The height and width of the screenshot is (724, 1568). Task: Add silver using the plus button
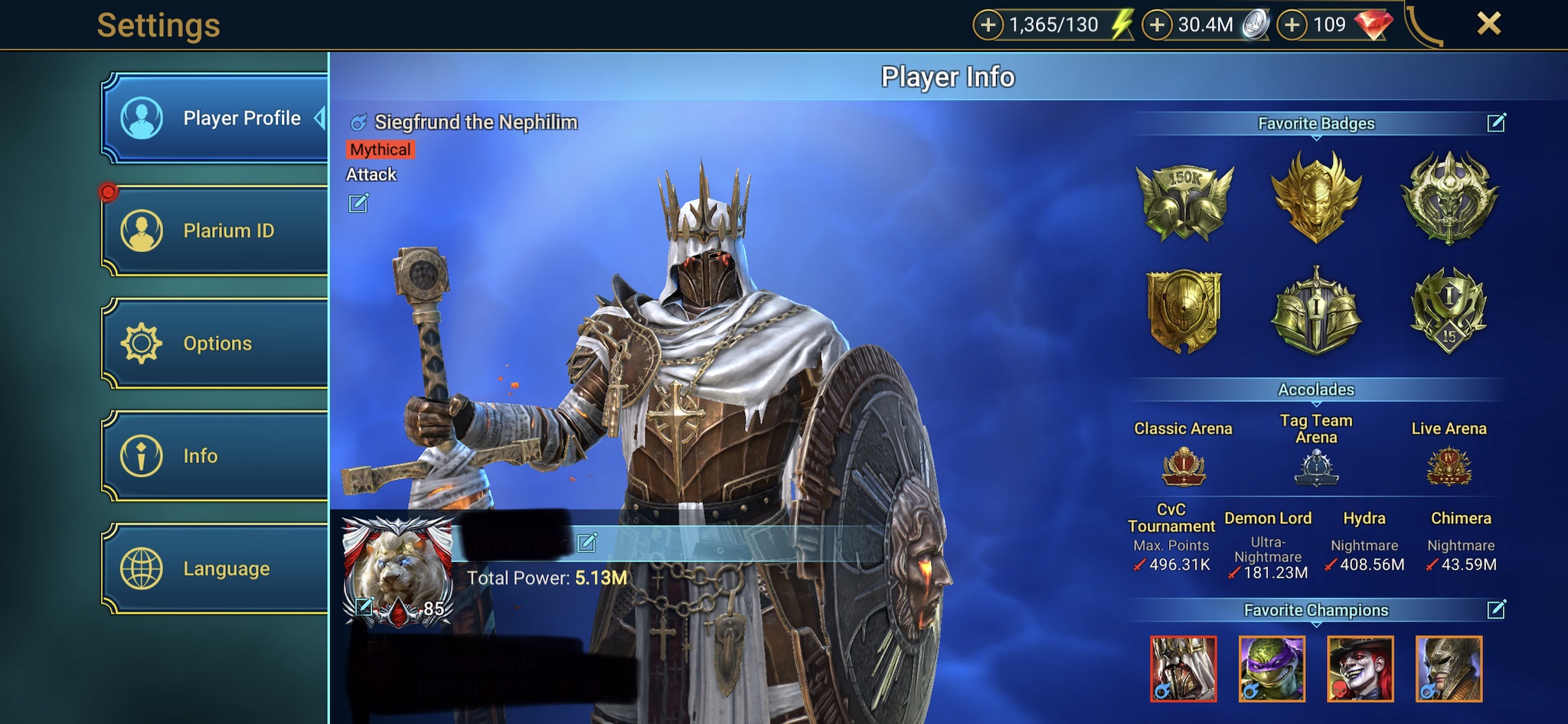tap(1158, 25)
